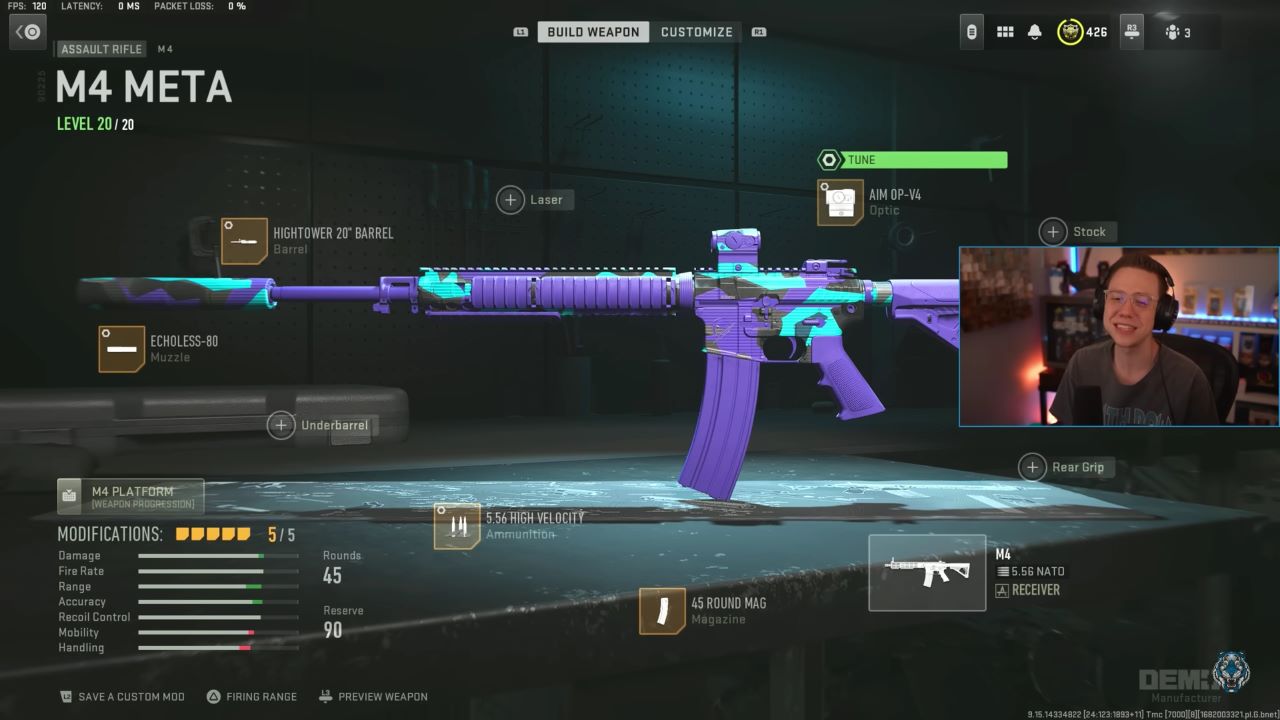This screenshot has width=1280, height=720.
Task: Select the Build Weapon tab
Action: point(592,31)
